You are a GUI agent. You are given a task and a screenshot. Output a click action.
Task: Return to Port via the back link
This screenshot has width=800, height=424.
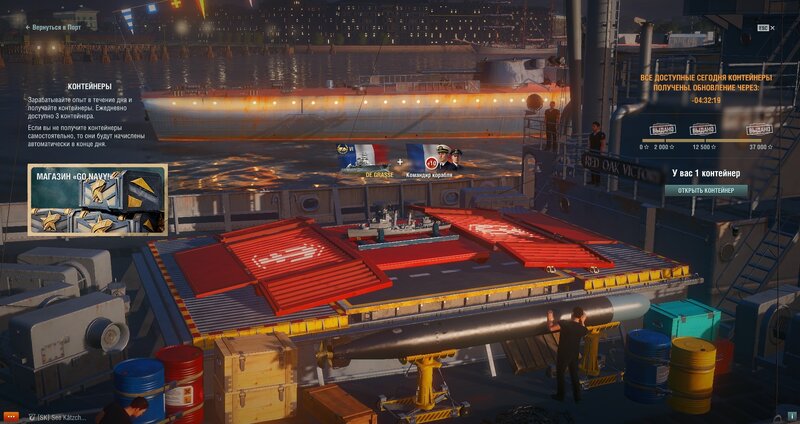pyautogui.click(x=53, y=27)
